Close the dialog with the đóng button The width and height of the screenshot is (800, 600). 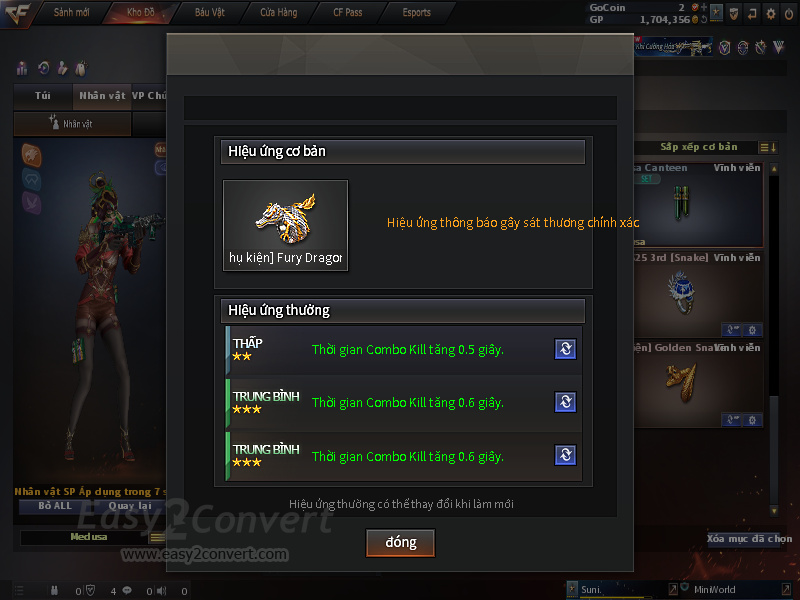tap(400, 542)
